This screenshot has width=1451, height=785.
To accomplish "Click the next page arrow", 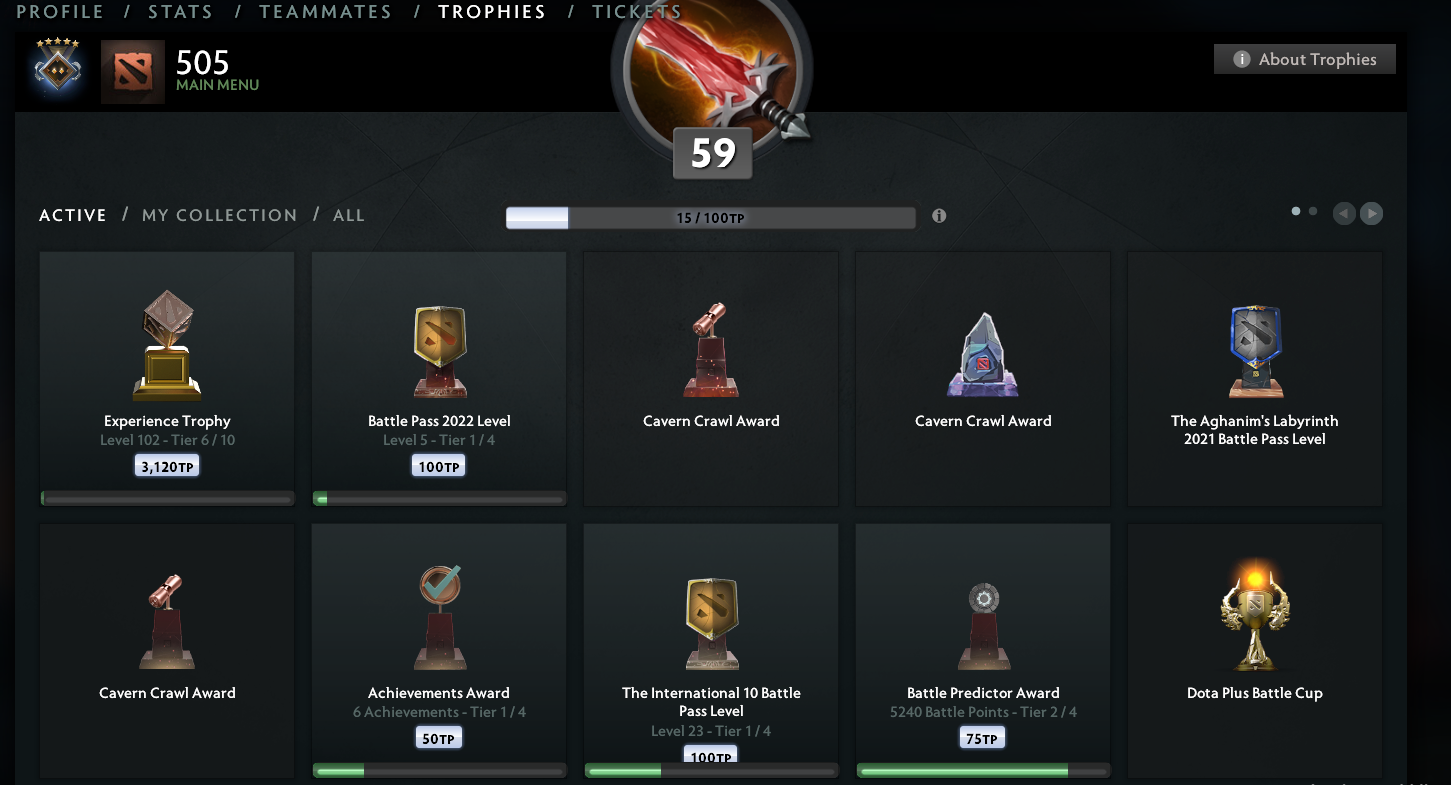I will coord(1371,213).
